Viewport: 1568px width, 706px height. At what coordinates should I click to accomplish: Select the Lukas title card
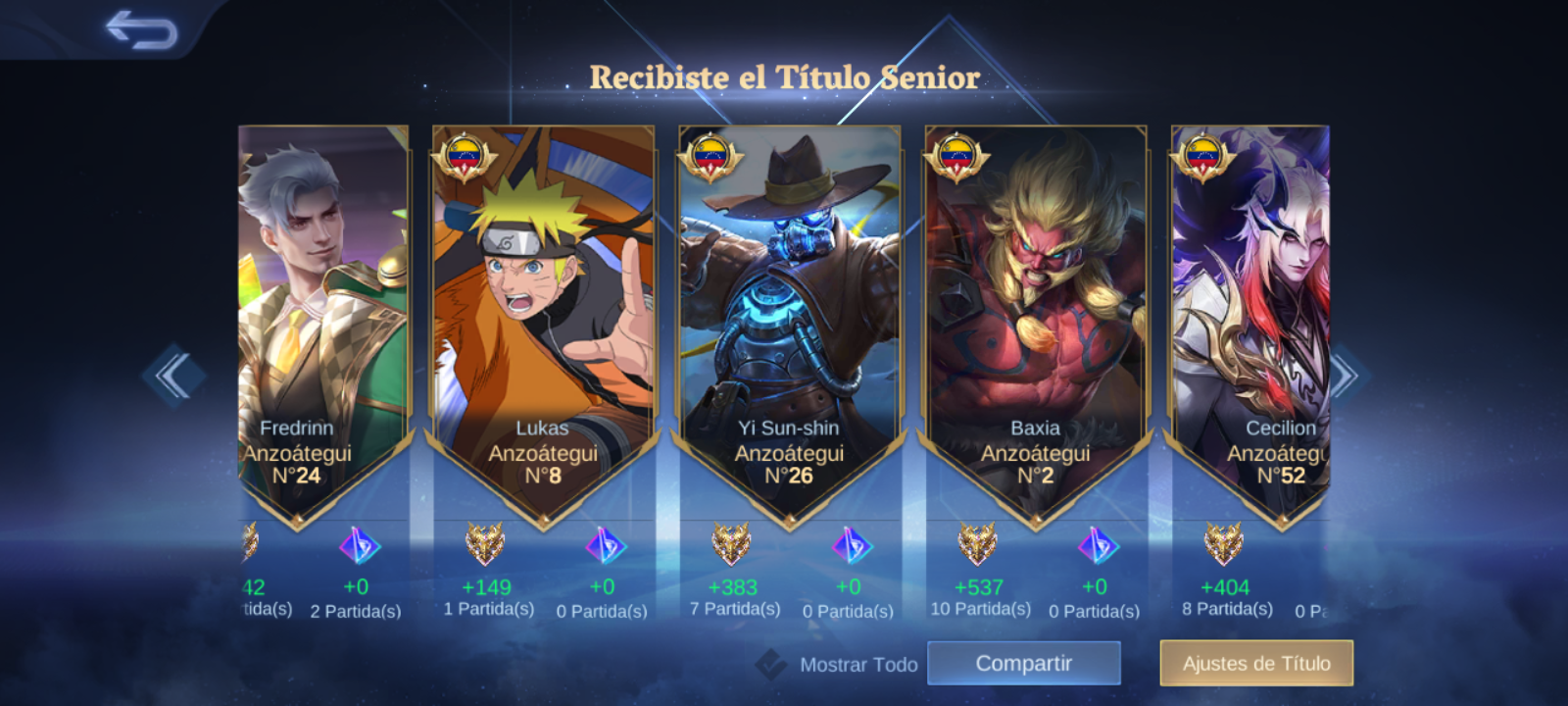[x=543, y=314]
